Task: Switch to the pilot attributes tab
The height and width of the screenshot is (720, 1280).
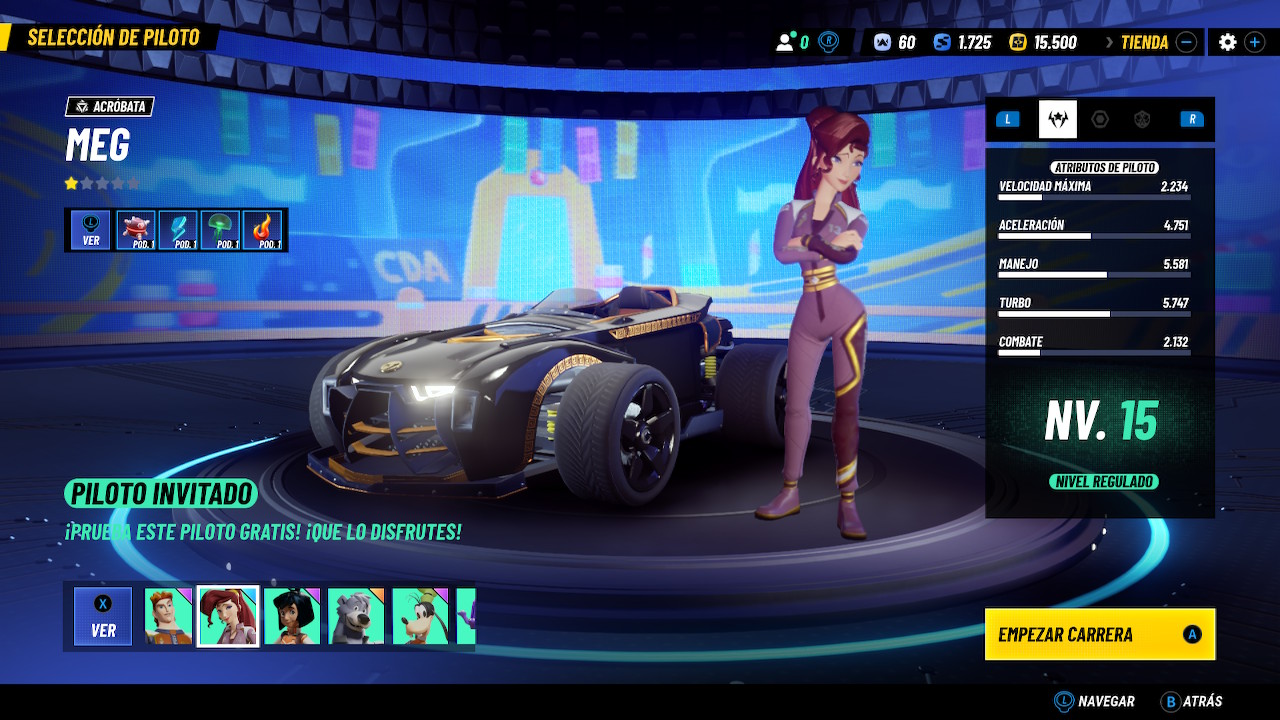Action: (1057, 119)
